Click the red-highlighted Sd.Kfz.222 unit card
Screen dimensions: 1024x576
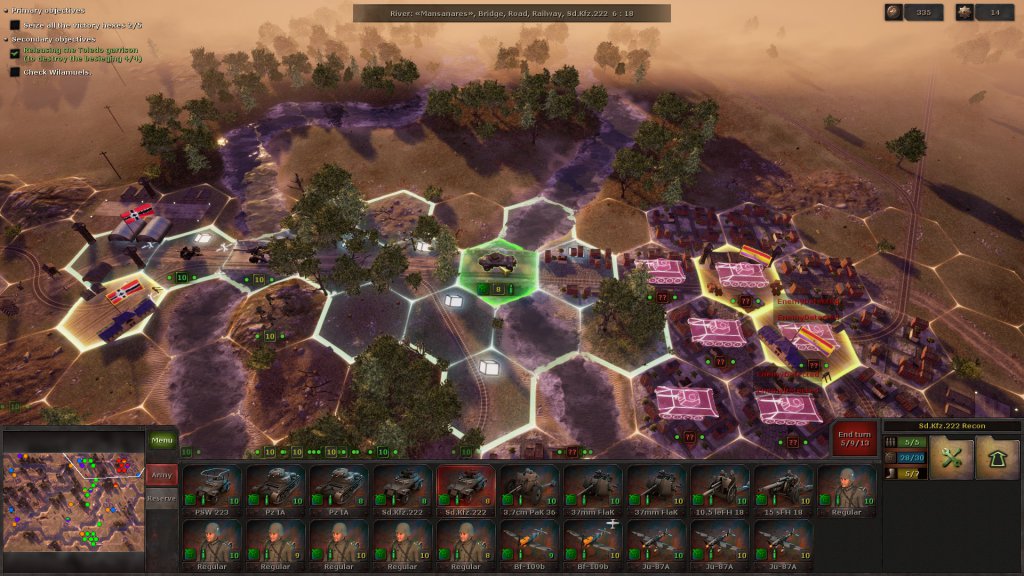pos(466,490)
